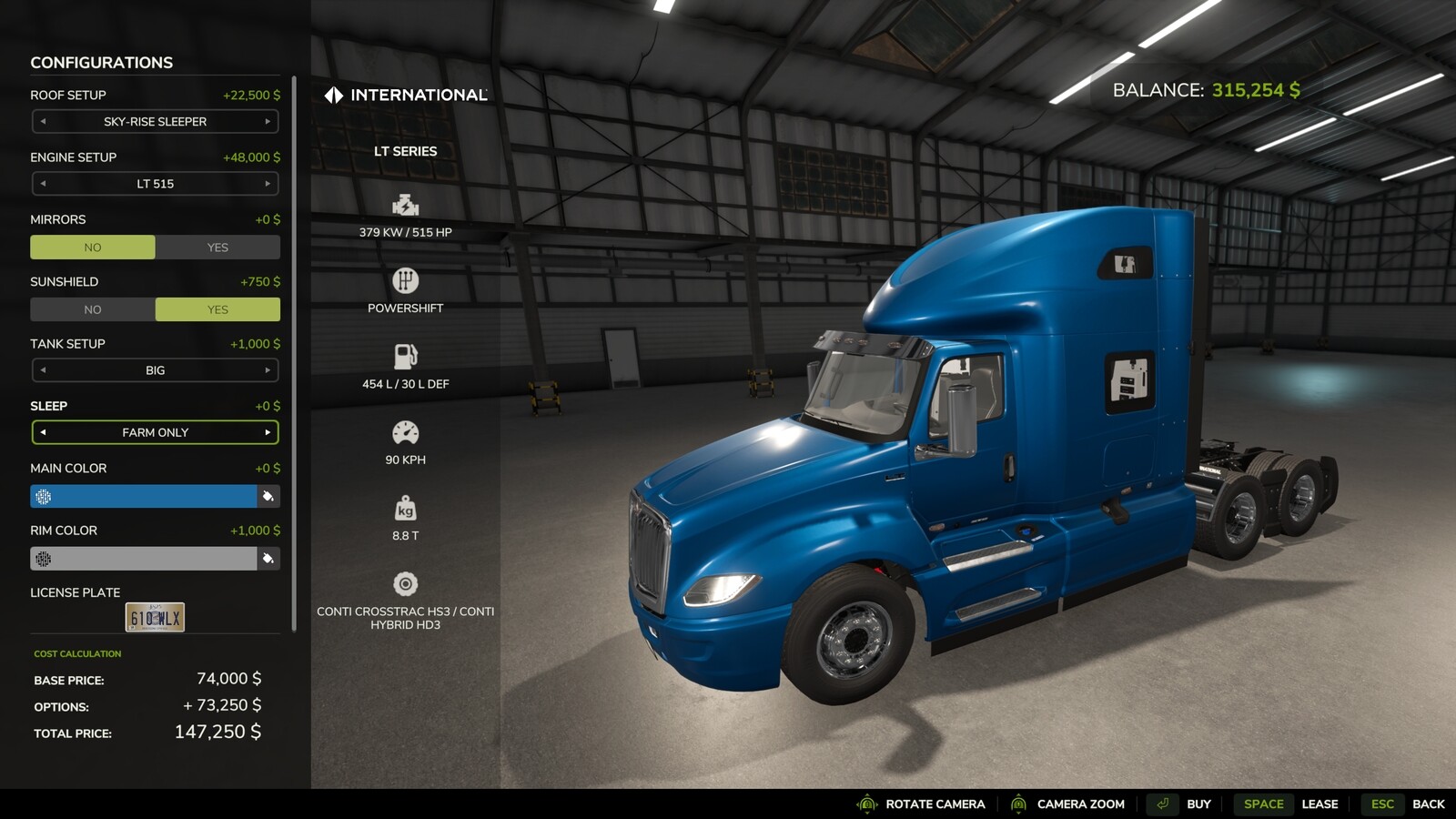
Task: Cycle Roof Setup past Sky-Rise Sleeper
Action: (268, 121)
